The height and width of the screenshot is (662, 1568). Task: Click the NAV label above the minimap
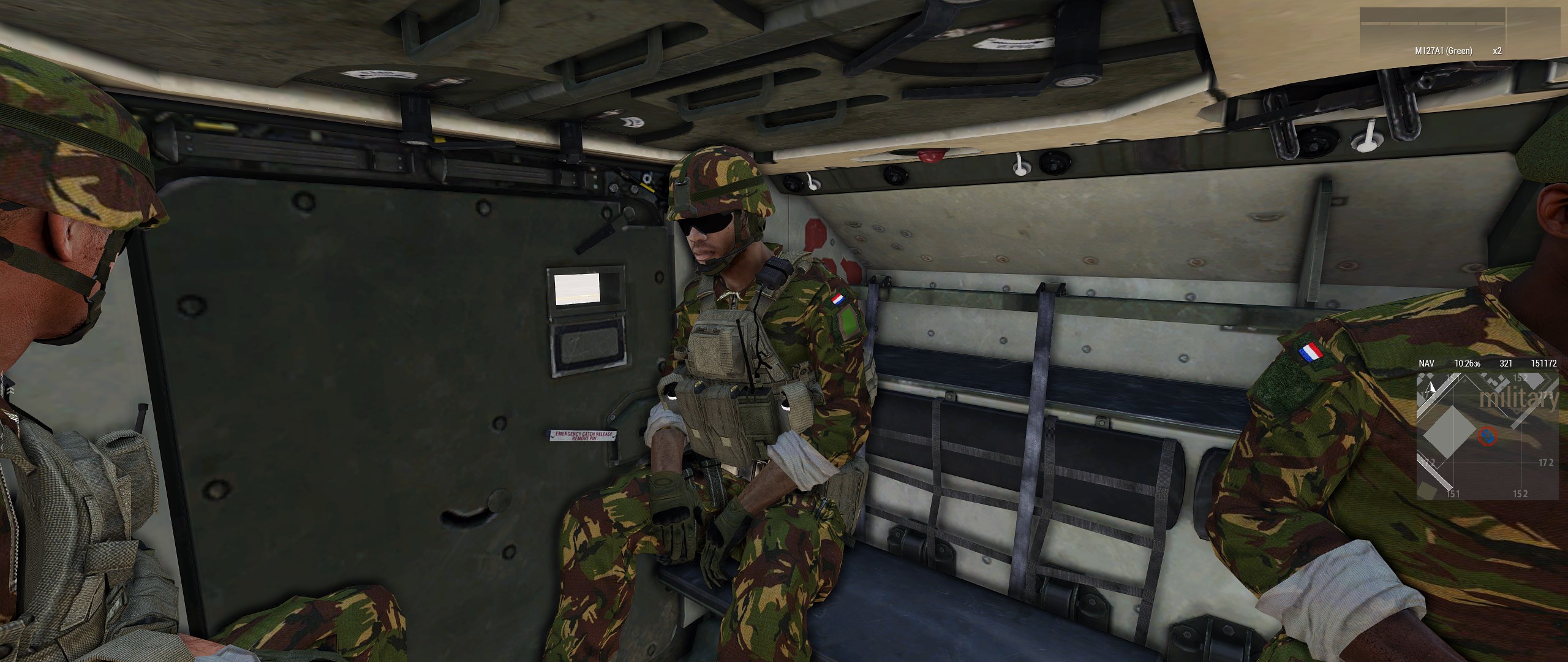pos(1427,363)
